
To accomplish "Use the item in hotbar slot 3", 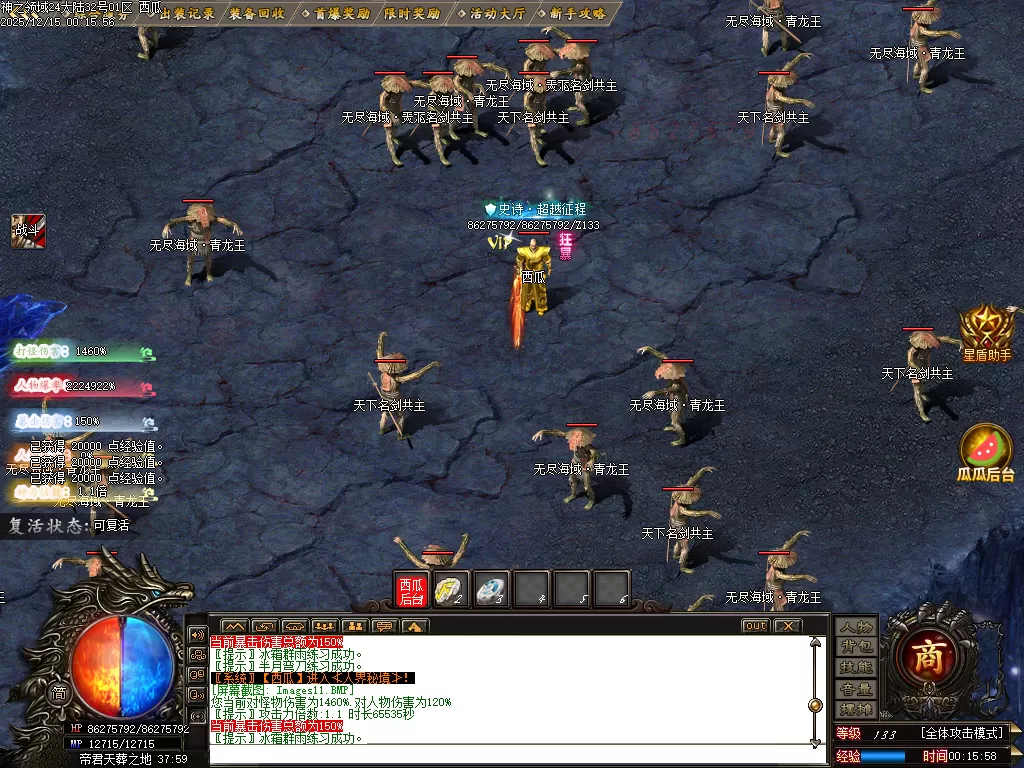I will pyautogui.click(x=491, y=590).
